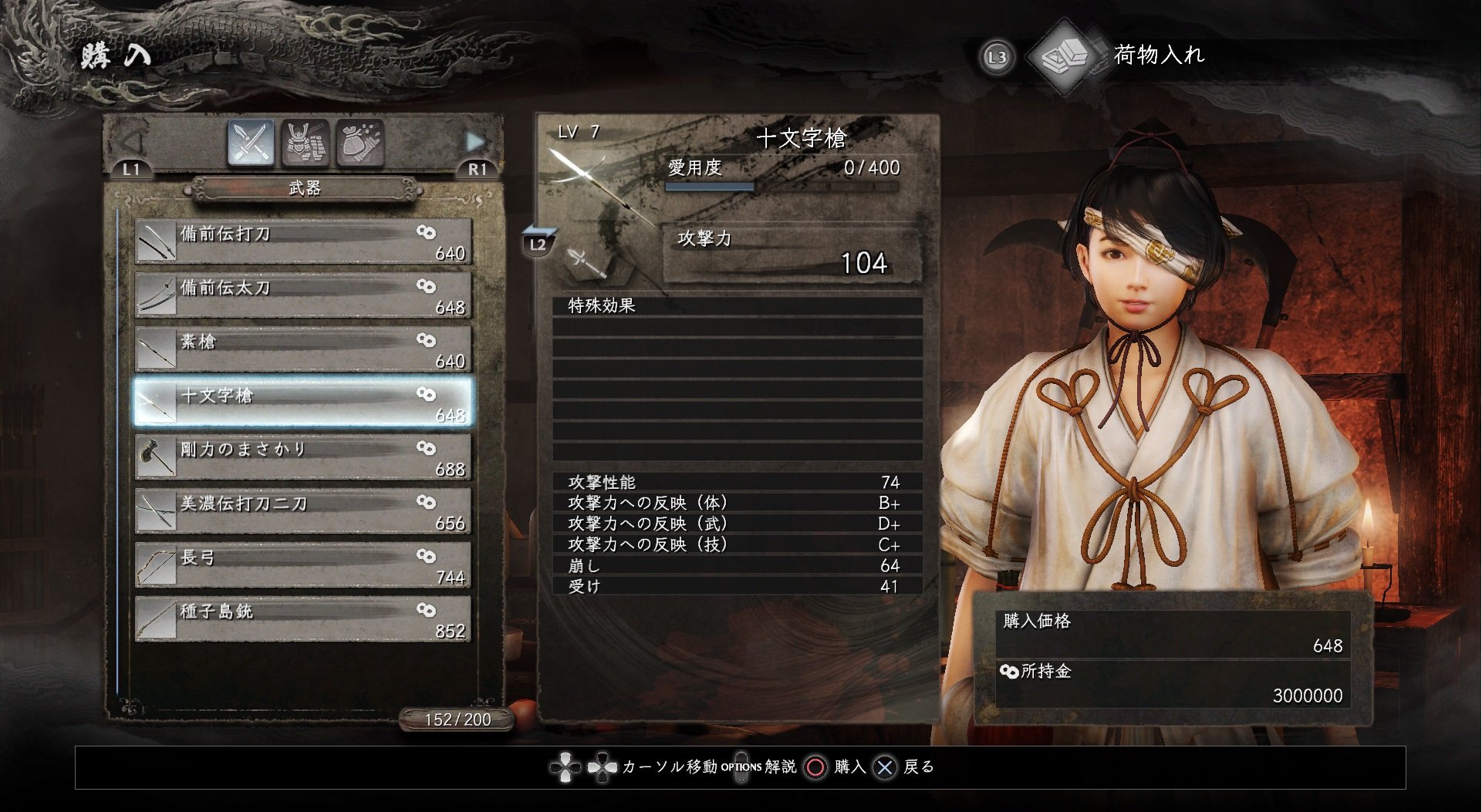Pick the 素槍 spear row
Screen dimensions: 1482x812
[302, 349]
